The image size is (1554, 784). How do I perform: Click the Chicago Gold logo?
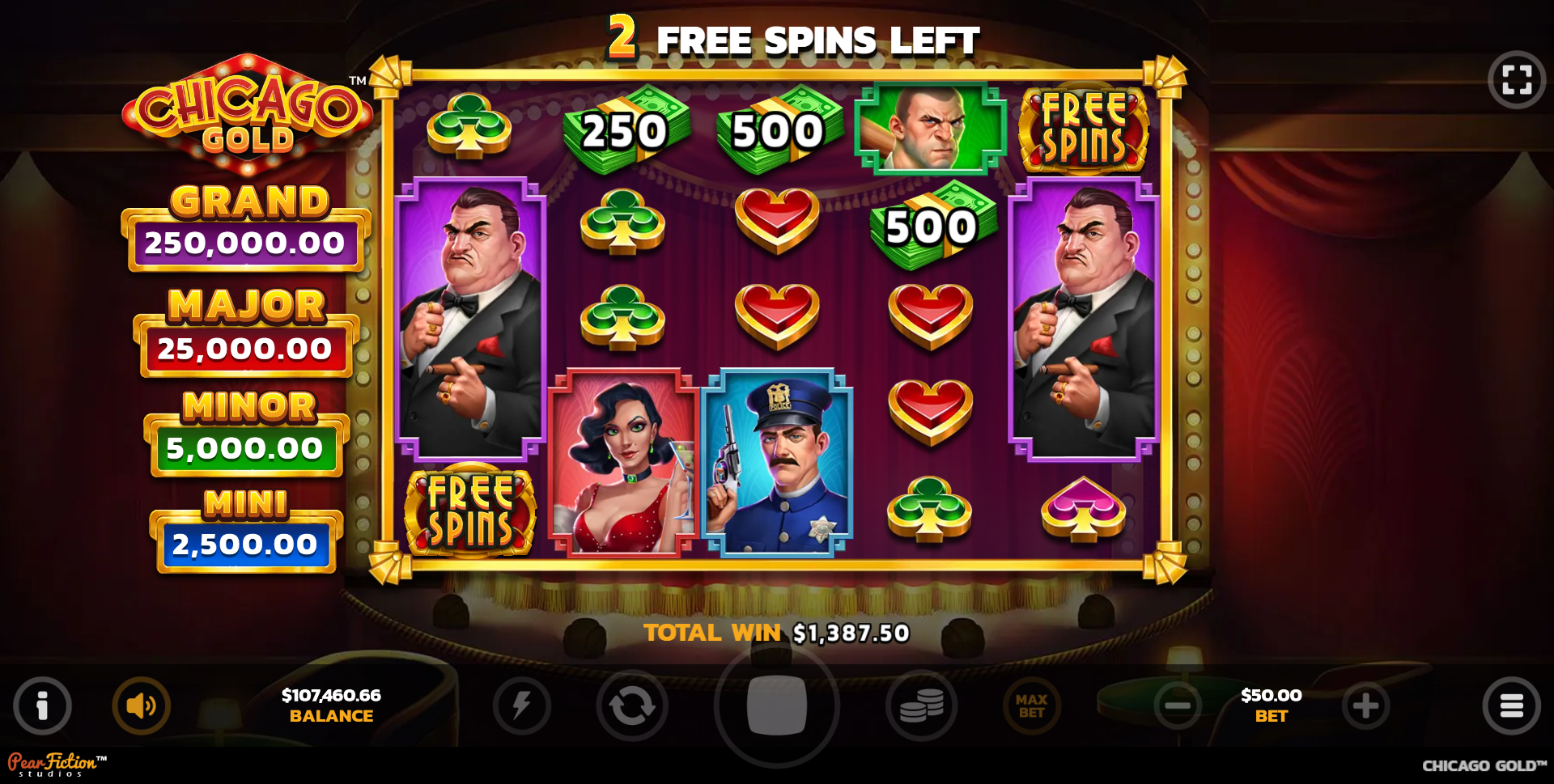point(247,113)
